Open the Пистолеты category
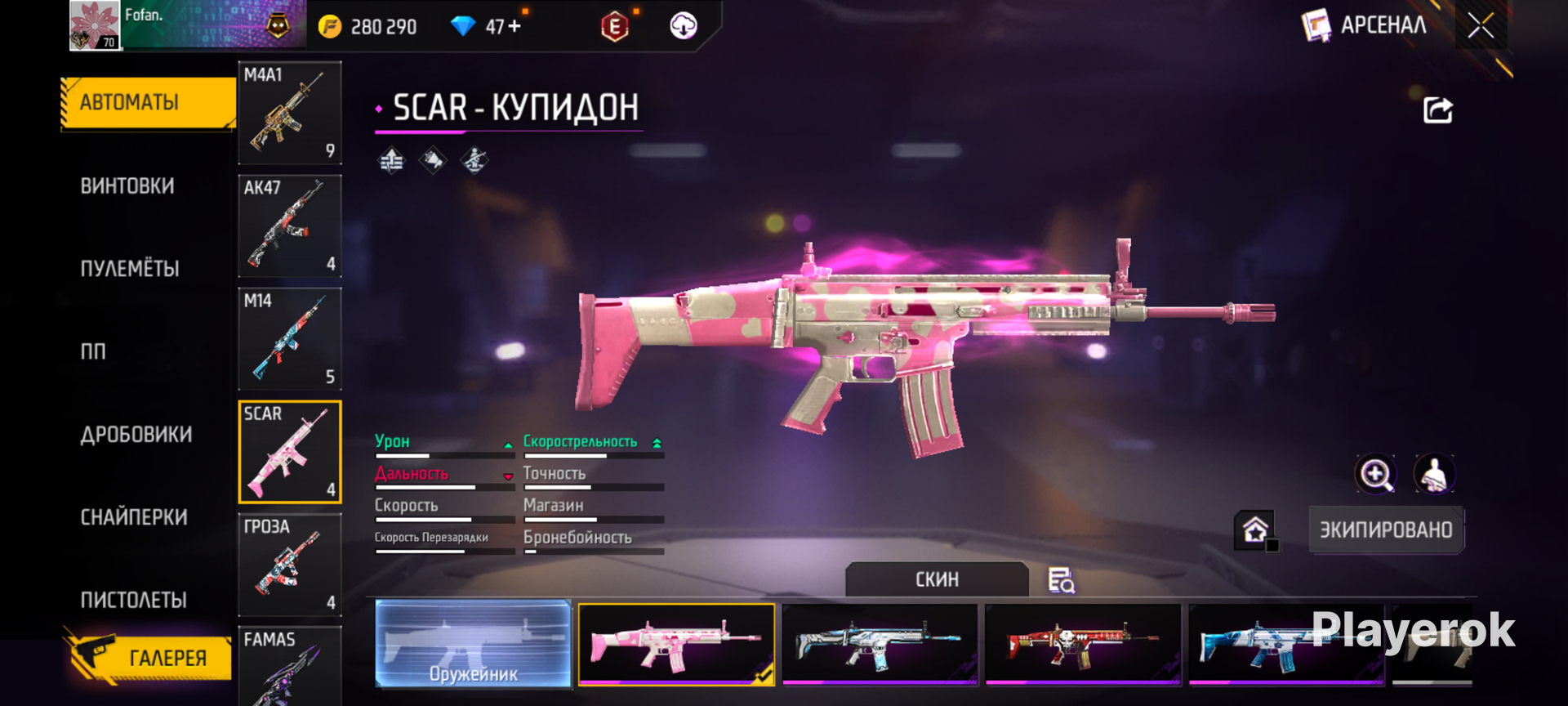 (x=134, y=601)
